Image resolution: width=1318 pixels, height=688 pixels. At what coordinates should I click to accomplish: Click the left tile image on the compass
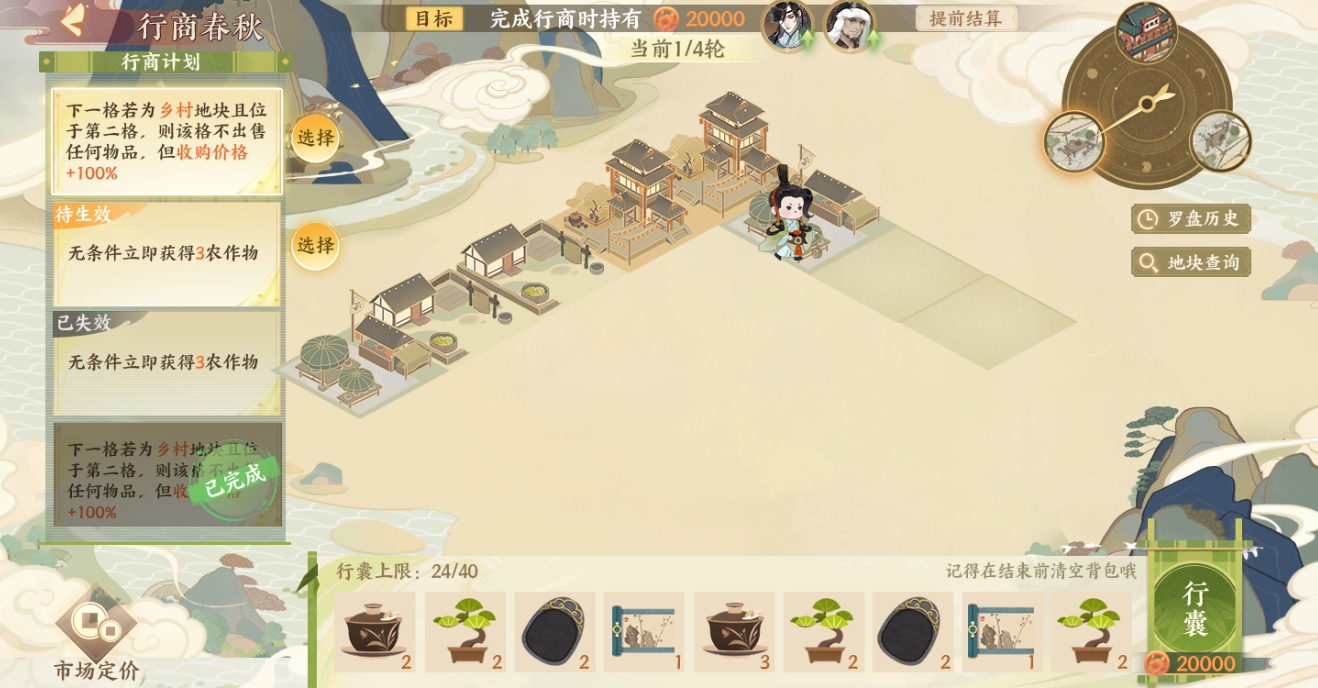tap(1074, 141)
